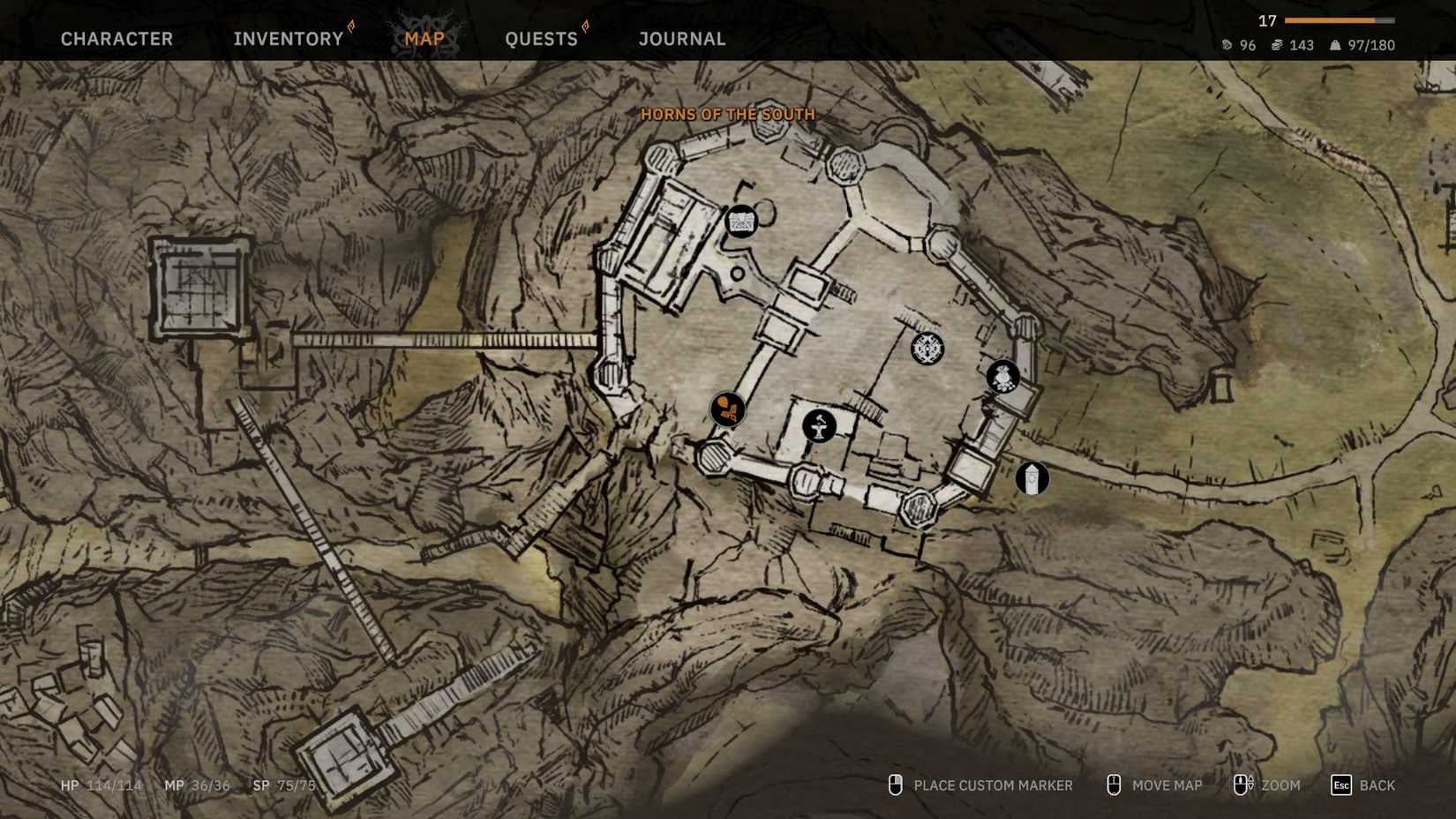Screen dimensions: 1456x819
Task: Click the weight capacity icon showing 97/180
Action: point(1334,44)
